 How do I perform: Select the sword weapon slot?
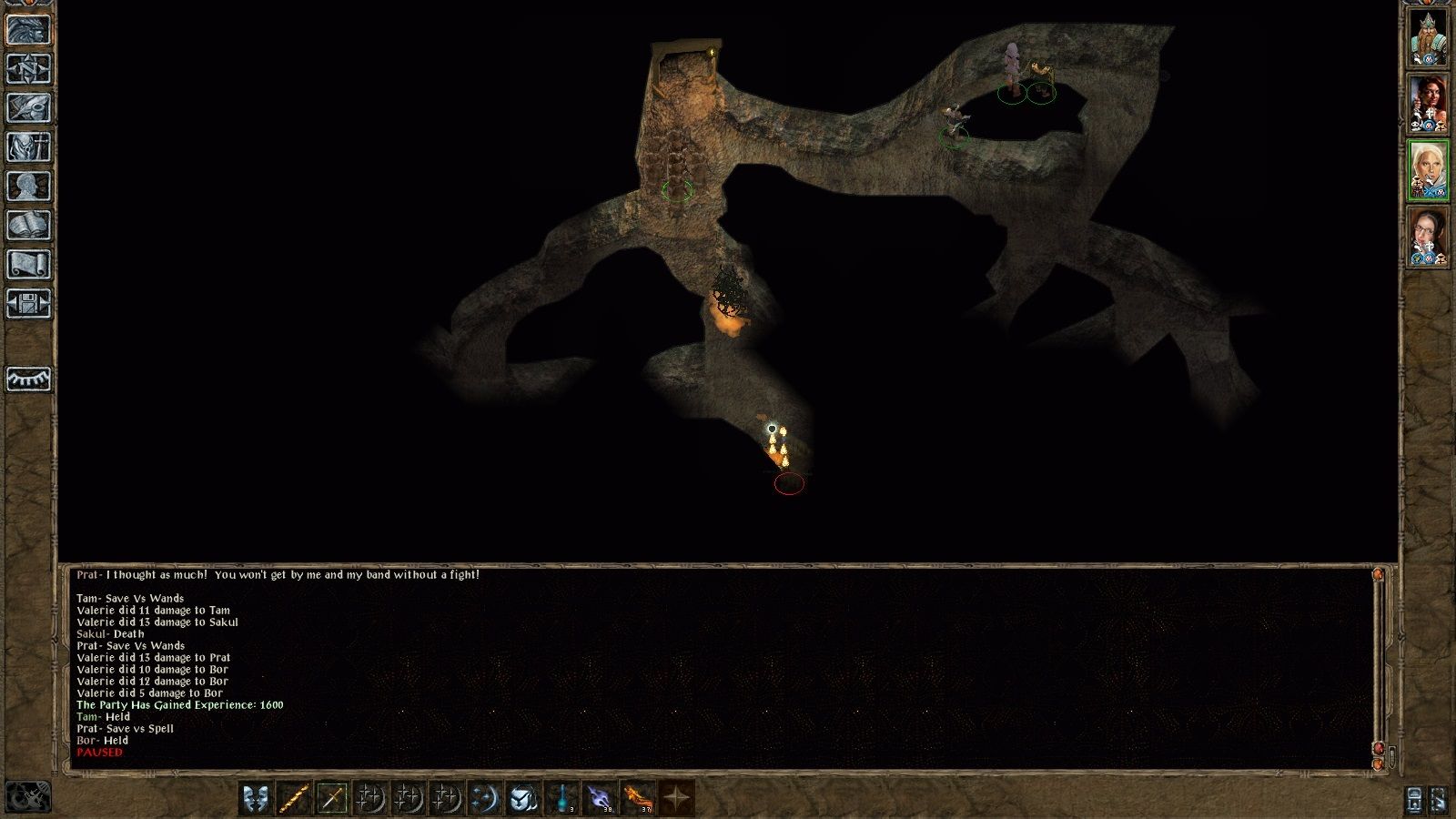[332, 798]
